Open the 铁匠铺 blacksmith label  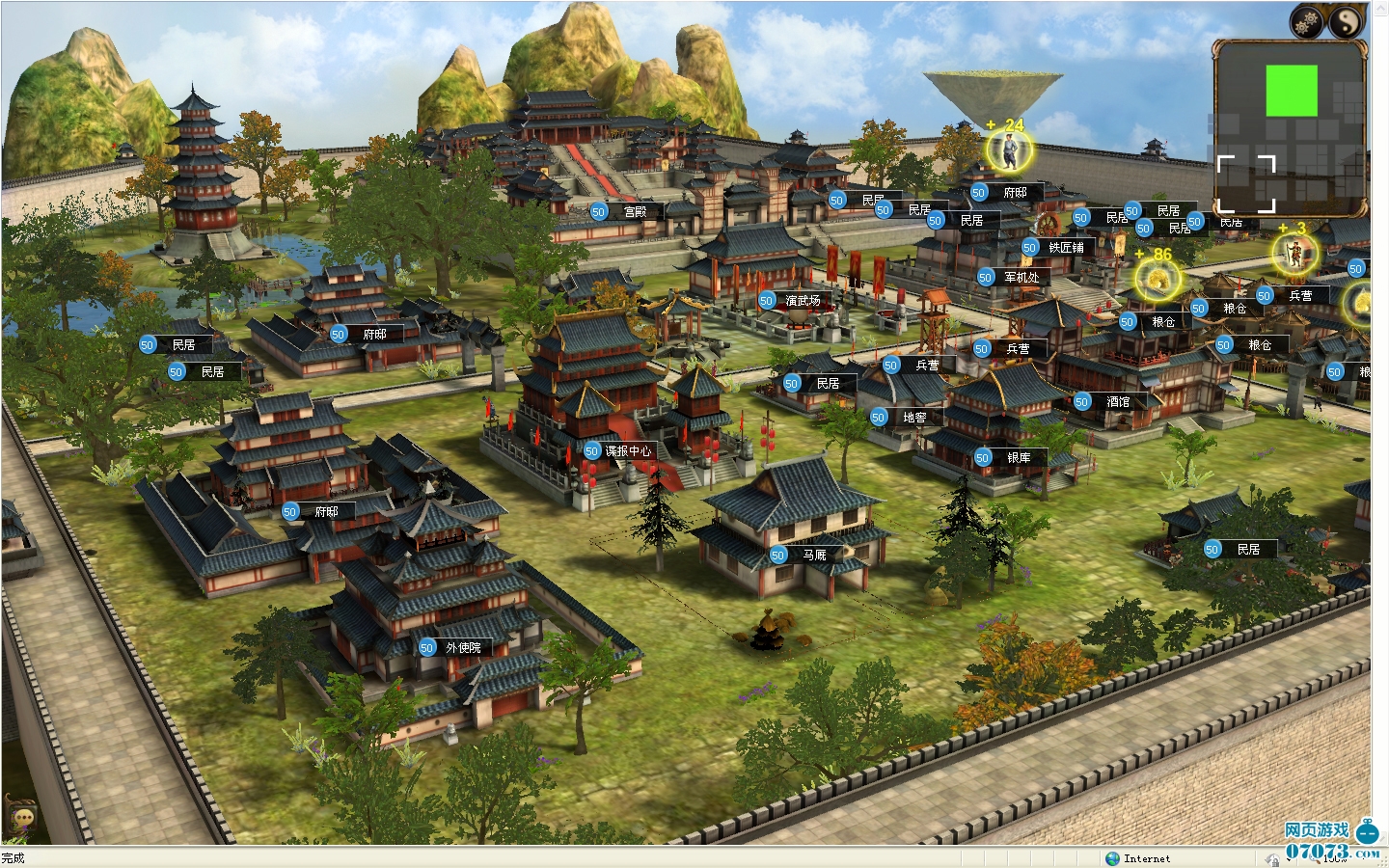(1065, 248)
